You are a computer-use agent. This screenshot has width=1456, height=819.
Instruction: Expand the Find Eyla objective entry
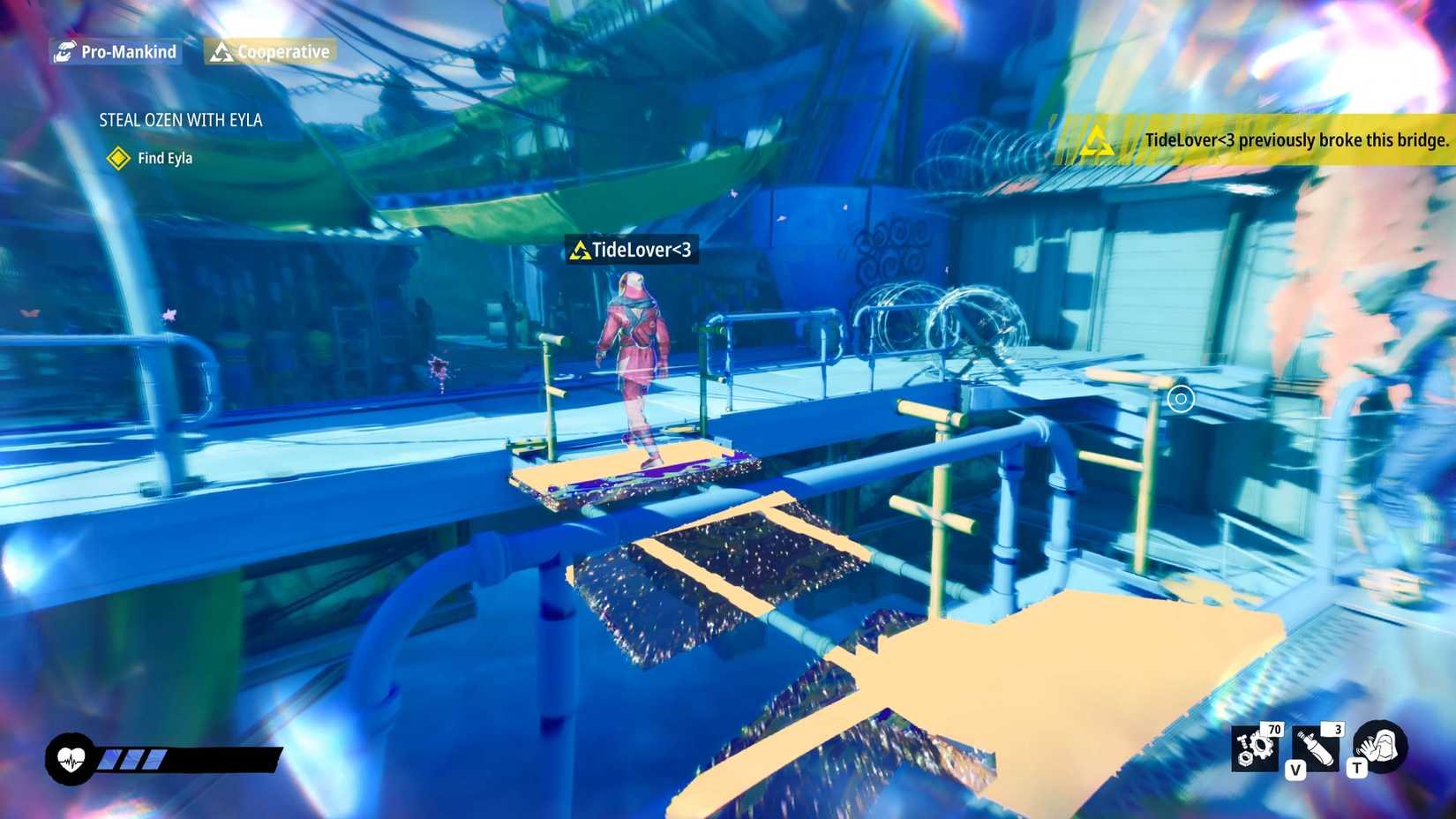[164, 159]
